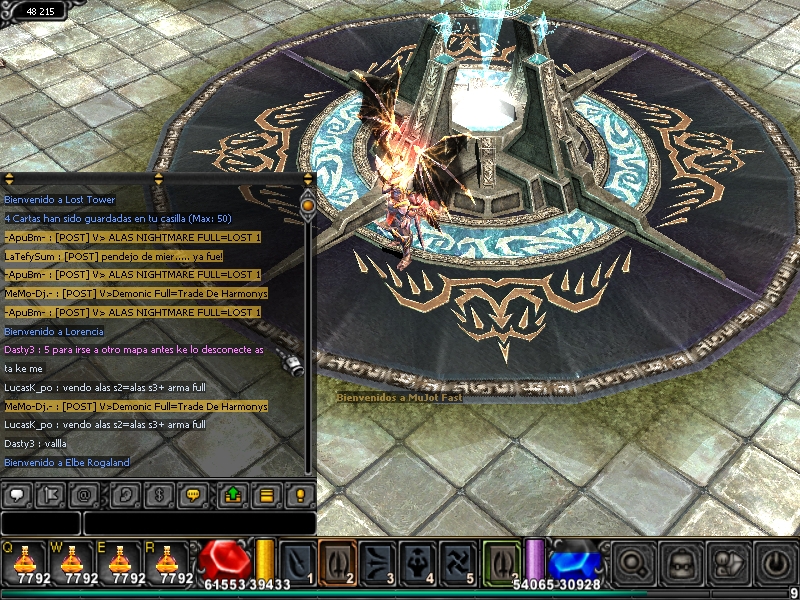Open the magnifying glass menu button

632,562
